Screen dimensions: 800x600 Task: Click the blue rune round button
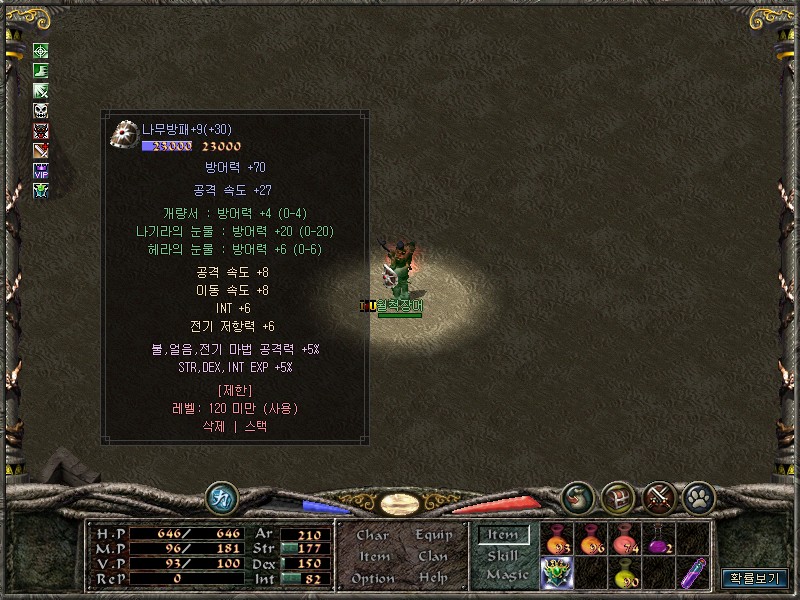coord(221,497)
